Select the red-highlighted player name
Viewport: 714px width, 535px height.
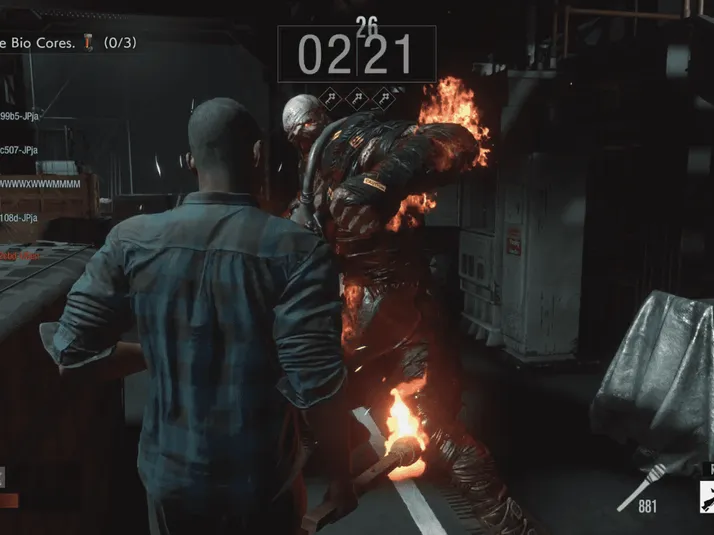pos(20,255)
